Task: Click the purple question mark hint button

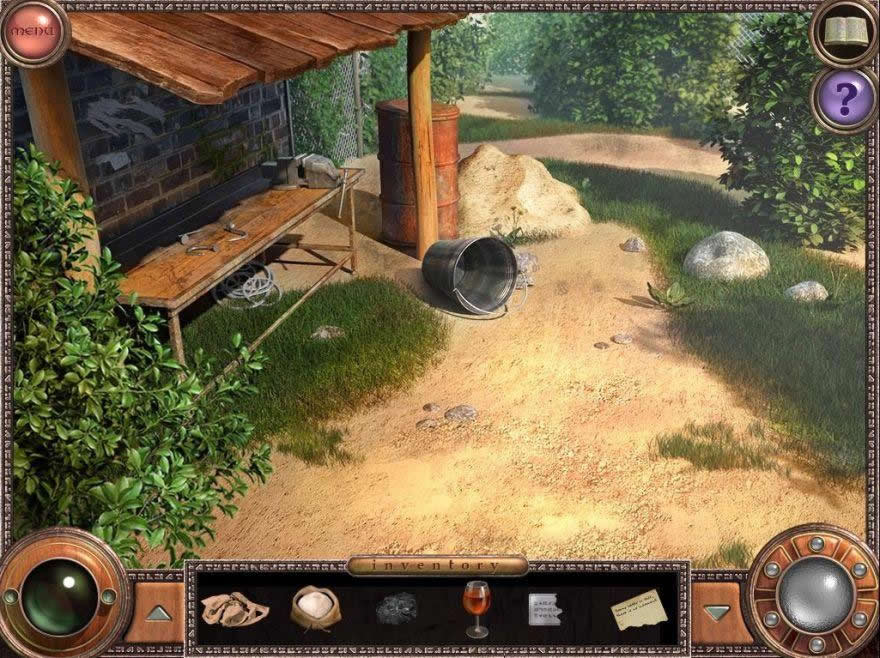Action: 845,98
